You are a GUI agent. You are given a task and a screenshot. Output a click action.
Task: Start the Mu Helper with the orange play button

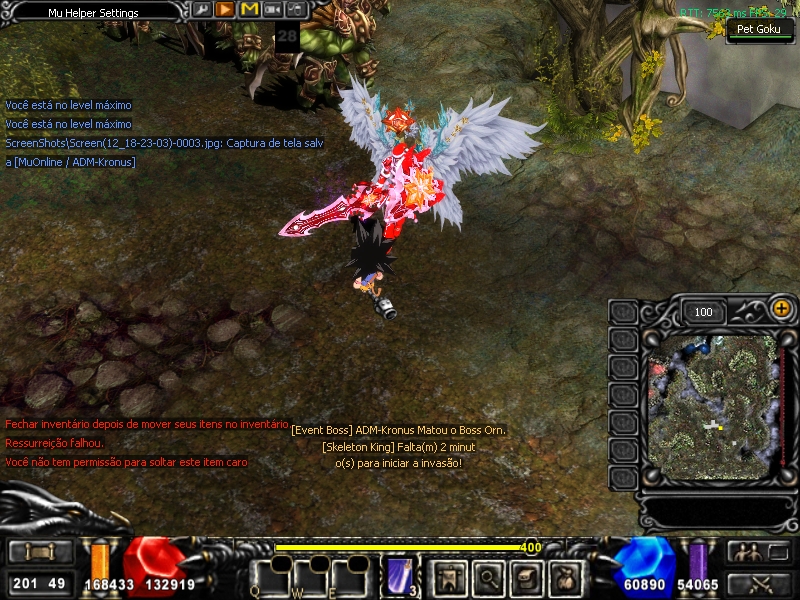225,10
